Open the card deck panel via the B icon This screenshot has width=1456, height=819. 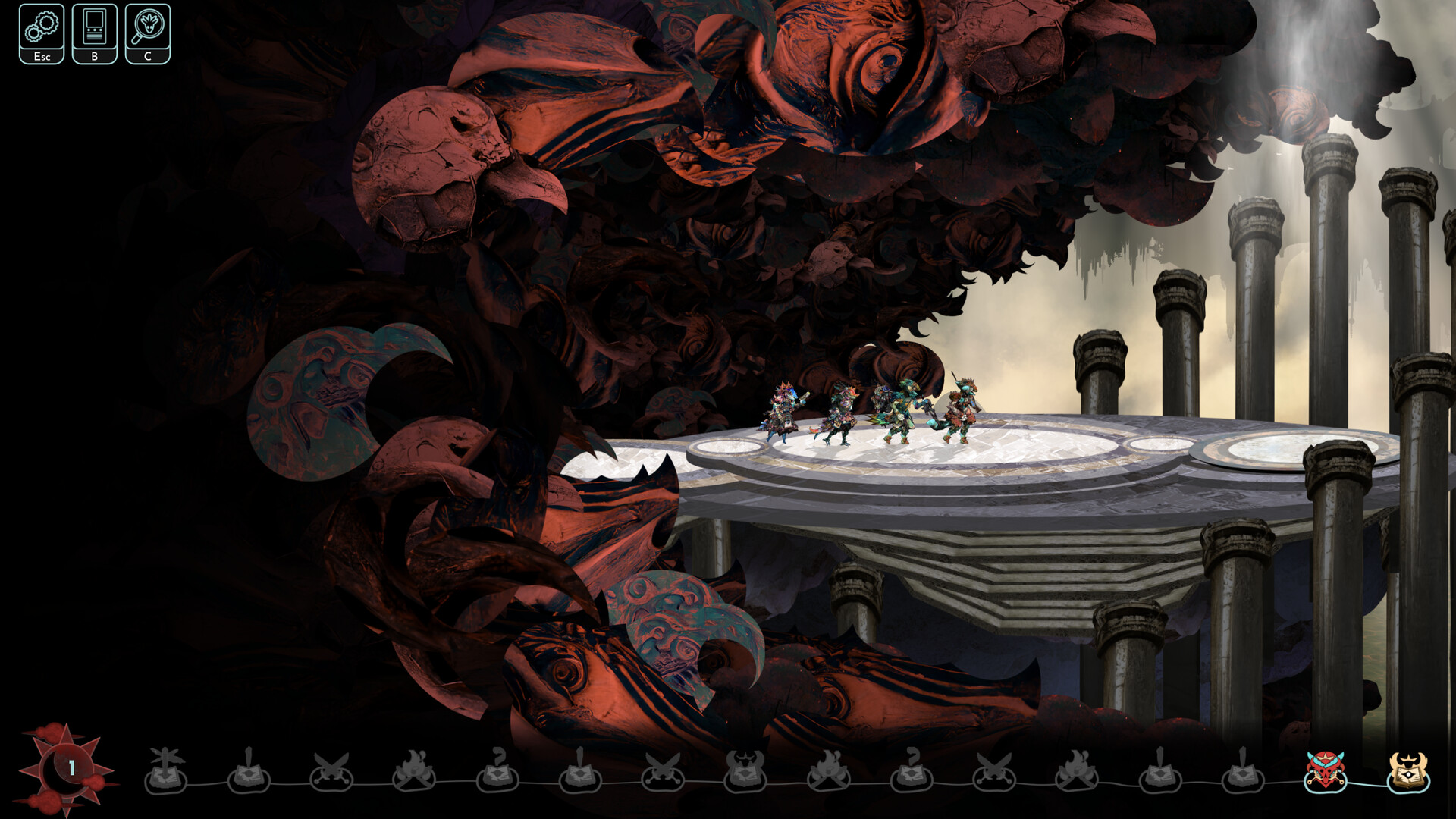(x=94, y=32)
